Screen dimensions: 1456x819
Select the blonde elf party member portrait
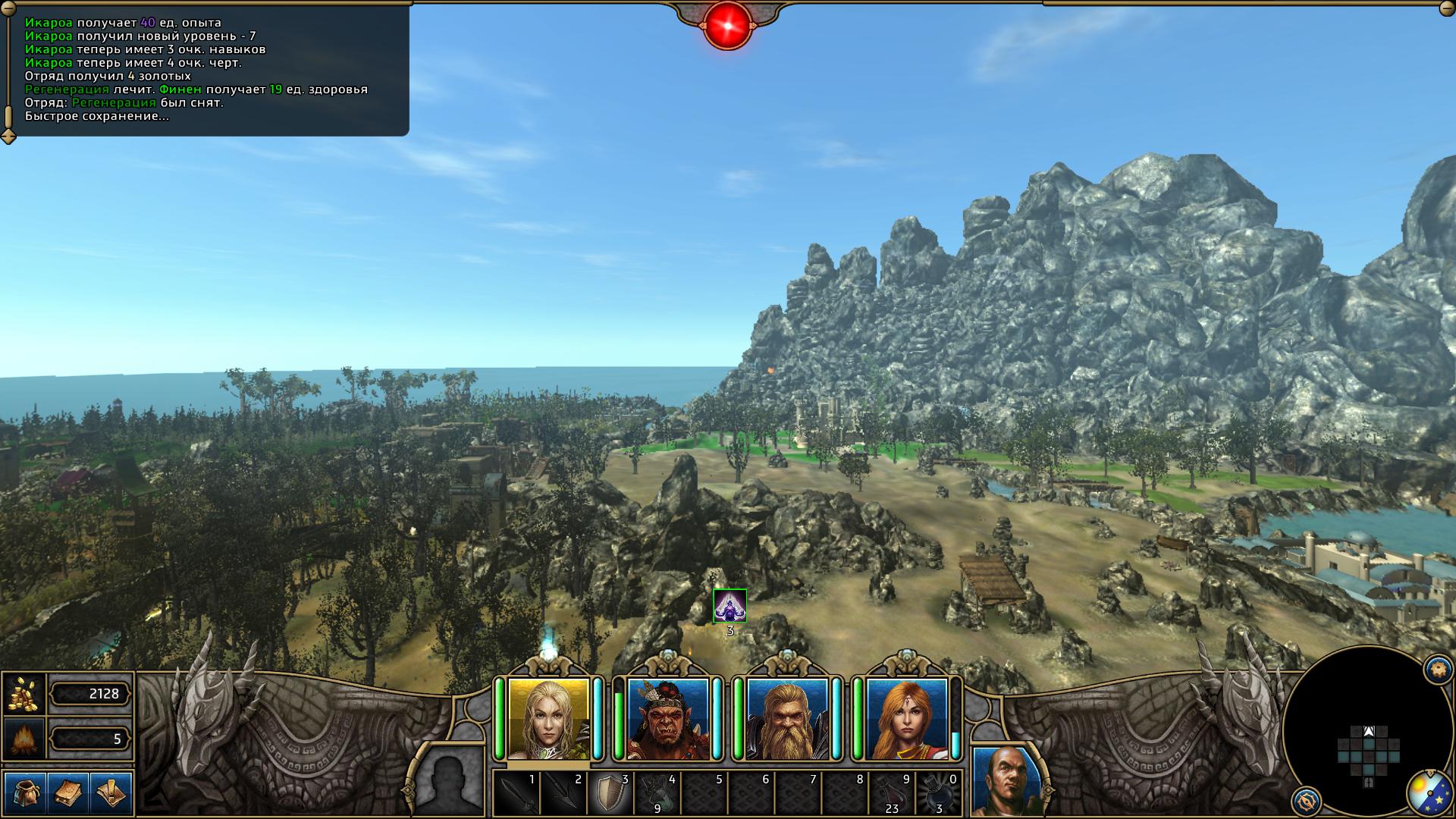(x=548, y=719)
